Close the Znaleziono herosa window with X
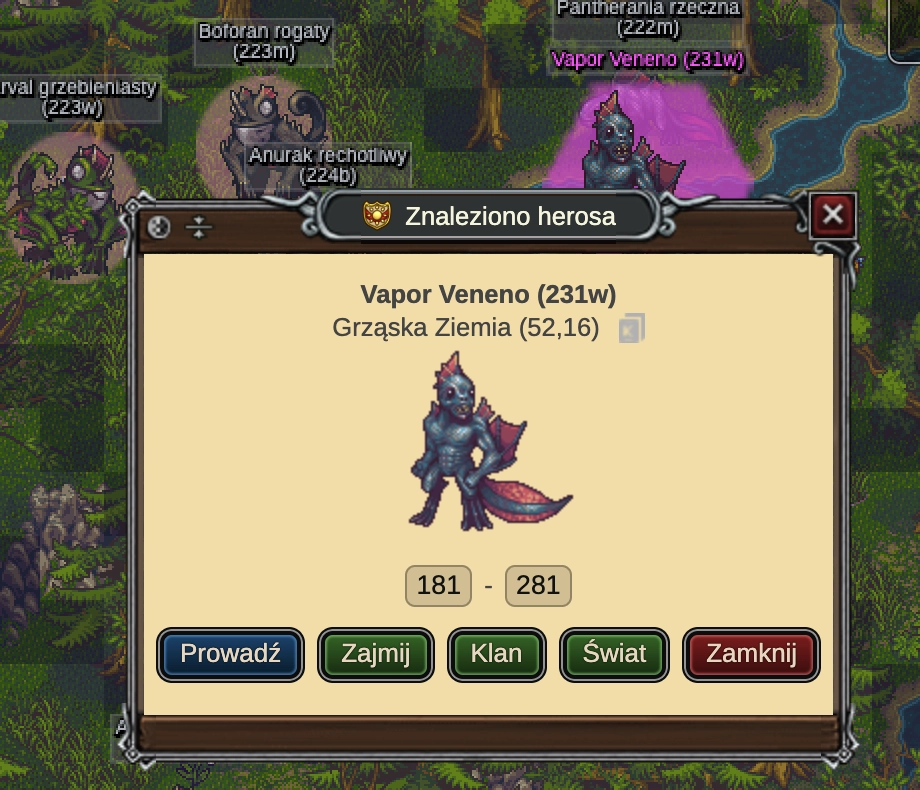This screenshot has width=920, height=790. click(x=832, y=214)
